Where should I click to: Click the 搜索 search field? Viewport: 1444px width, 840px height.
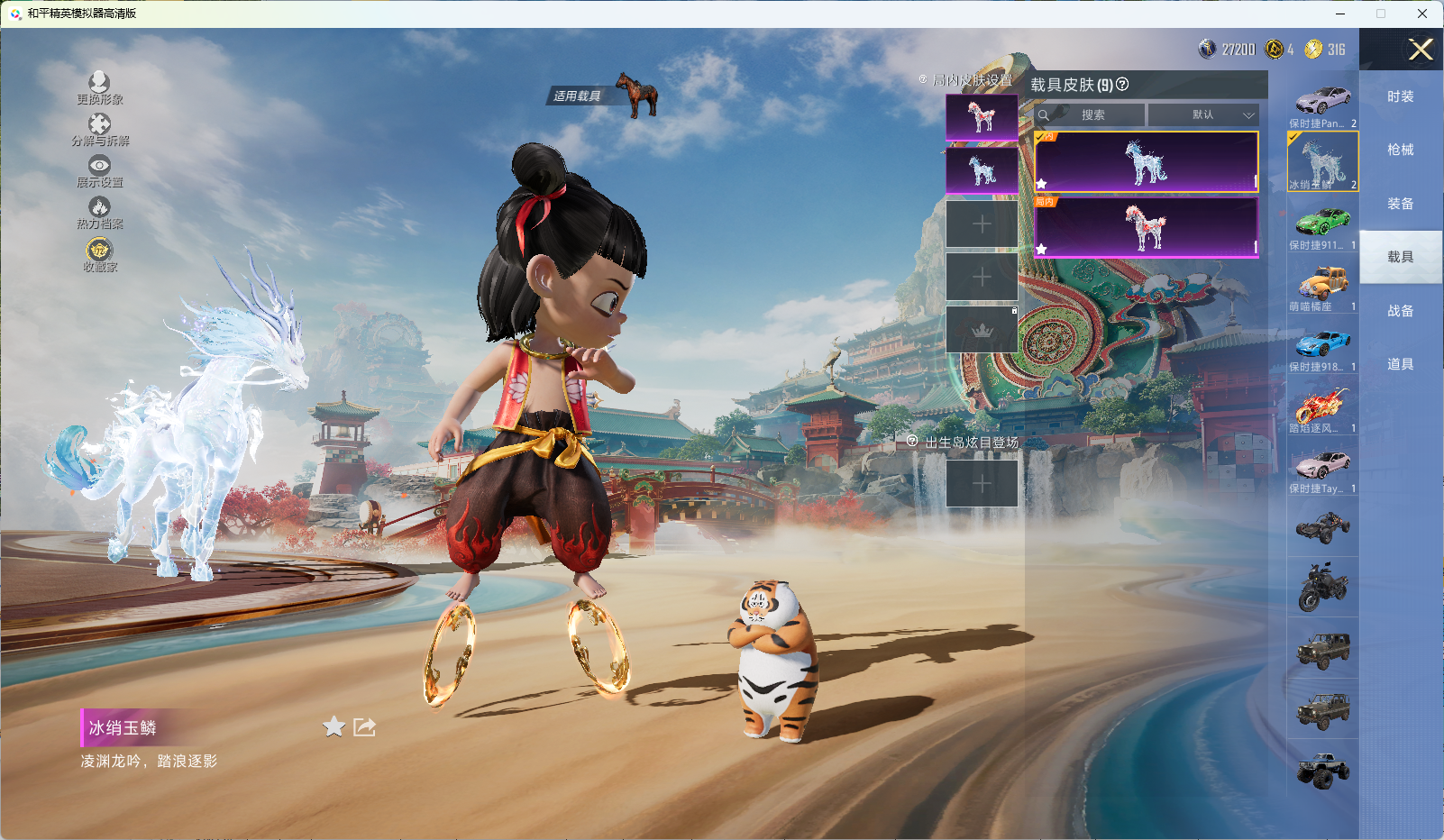[1092, 115]
